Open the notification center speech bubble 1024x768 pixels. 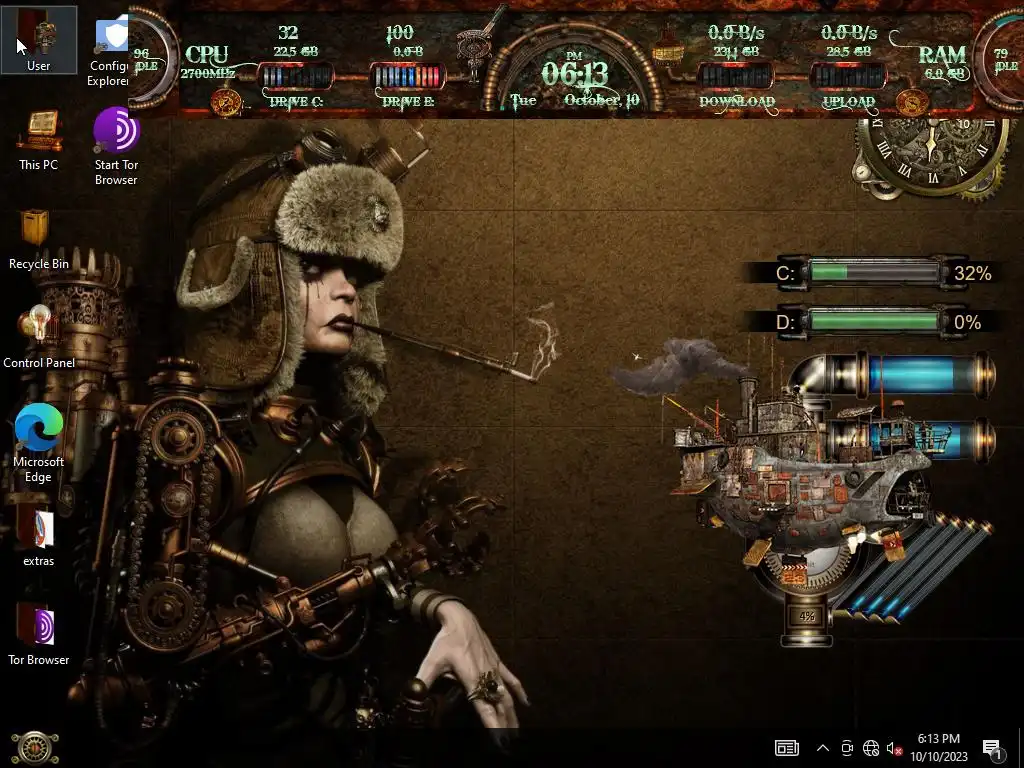point(993,748)
